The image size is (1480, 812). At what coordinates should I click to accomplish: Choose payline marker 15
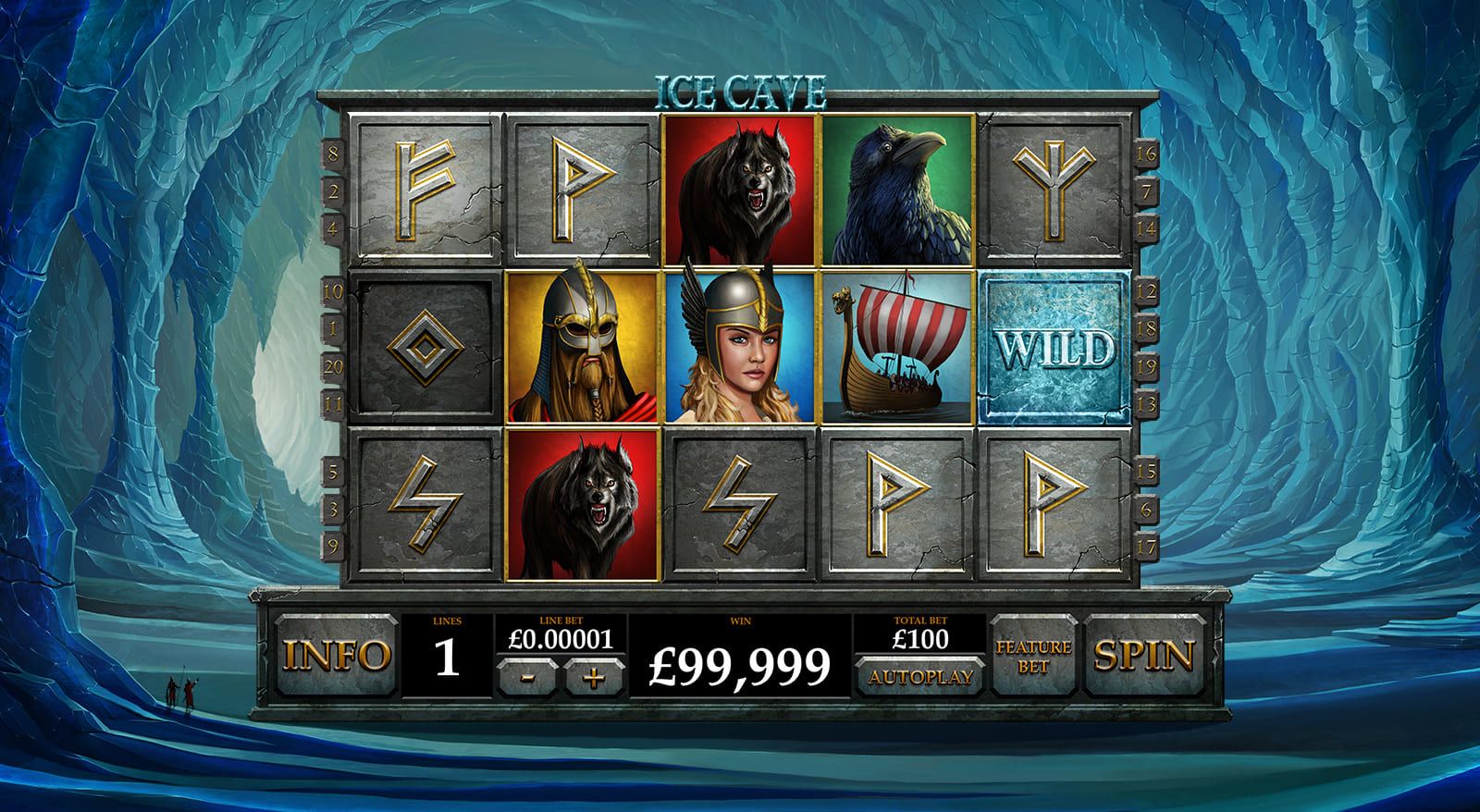[x=1146, y=472]
